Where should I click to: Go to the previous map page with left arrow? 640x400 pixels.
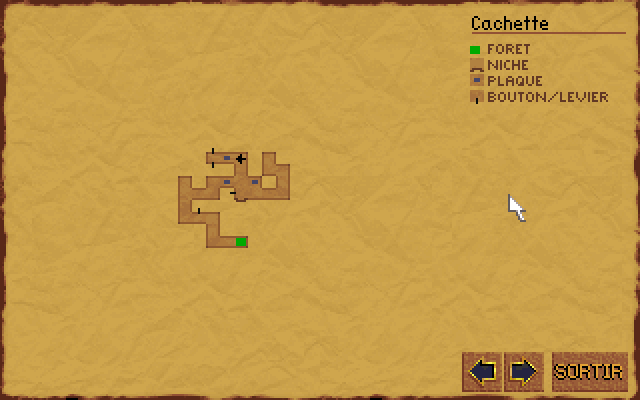coord(482,372)
